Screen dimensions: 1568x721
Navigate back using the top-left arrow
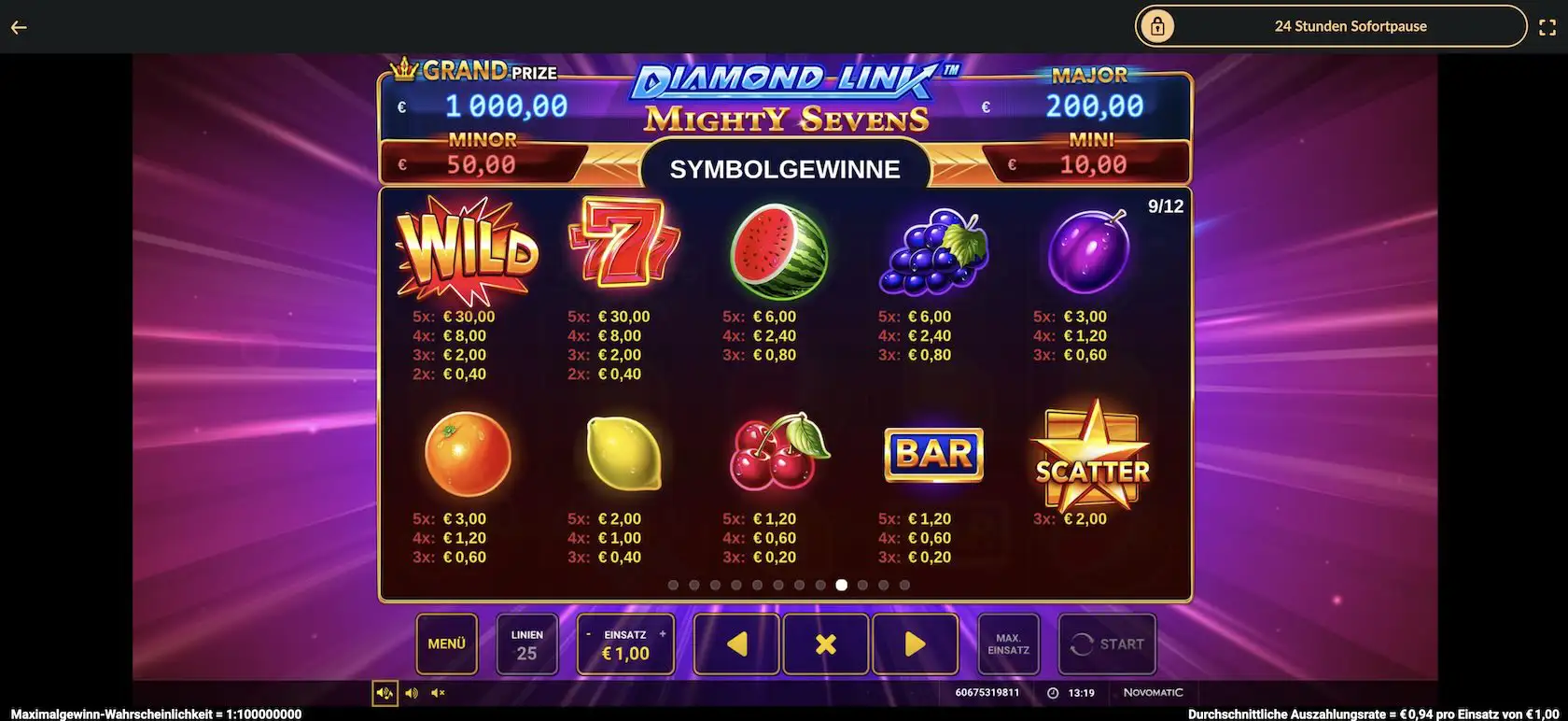click(x=18, y=26)
